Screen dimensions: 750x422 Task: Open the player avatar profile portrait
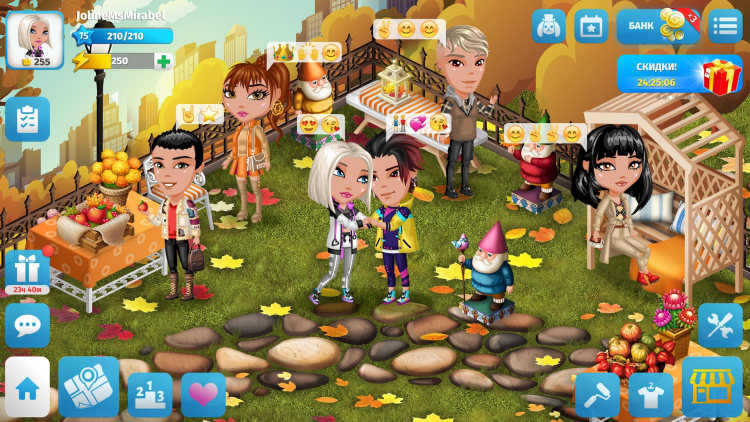34,39
